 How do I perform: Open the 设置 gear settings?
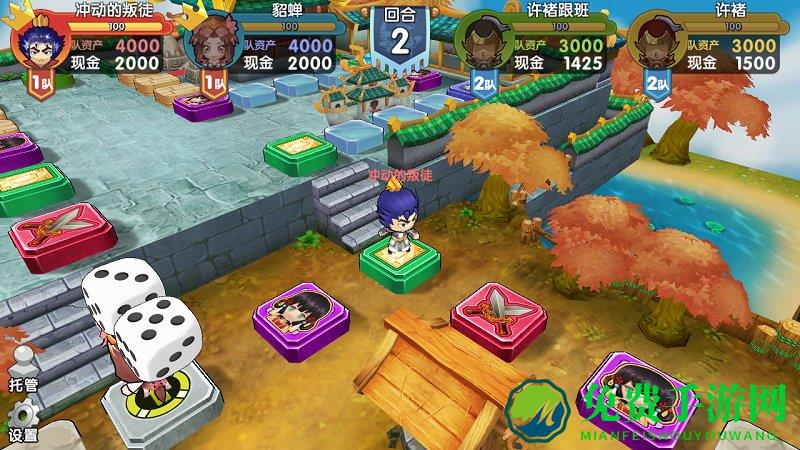click(22, 420)
